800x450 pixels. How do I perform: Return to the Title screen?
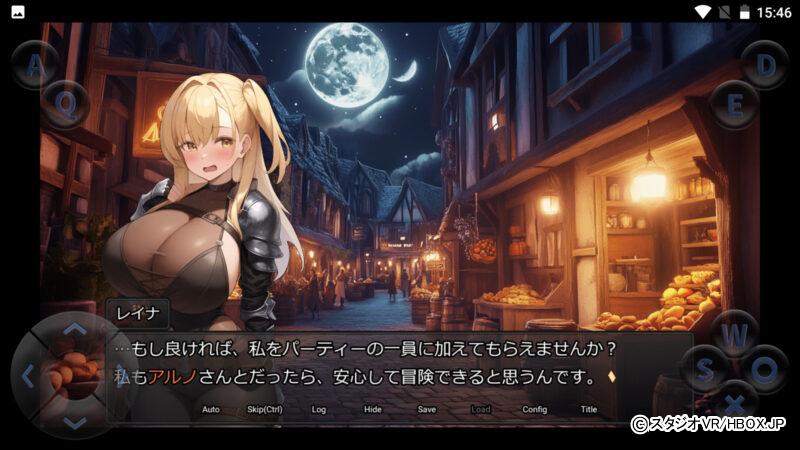589,409
